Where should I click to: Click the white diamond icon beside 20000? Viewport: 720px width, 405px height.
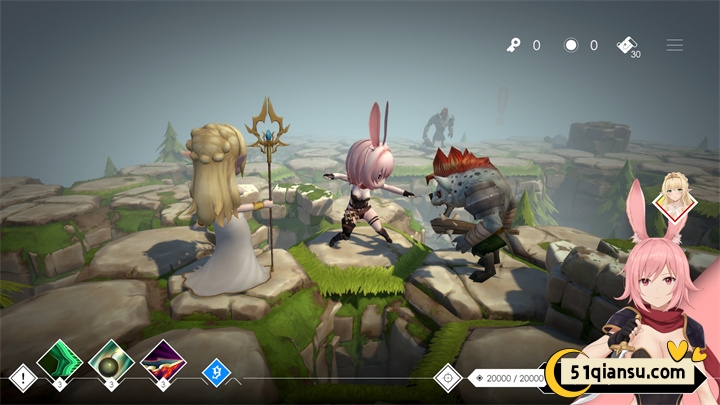point(447,378)
